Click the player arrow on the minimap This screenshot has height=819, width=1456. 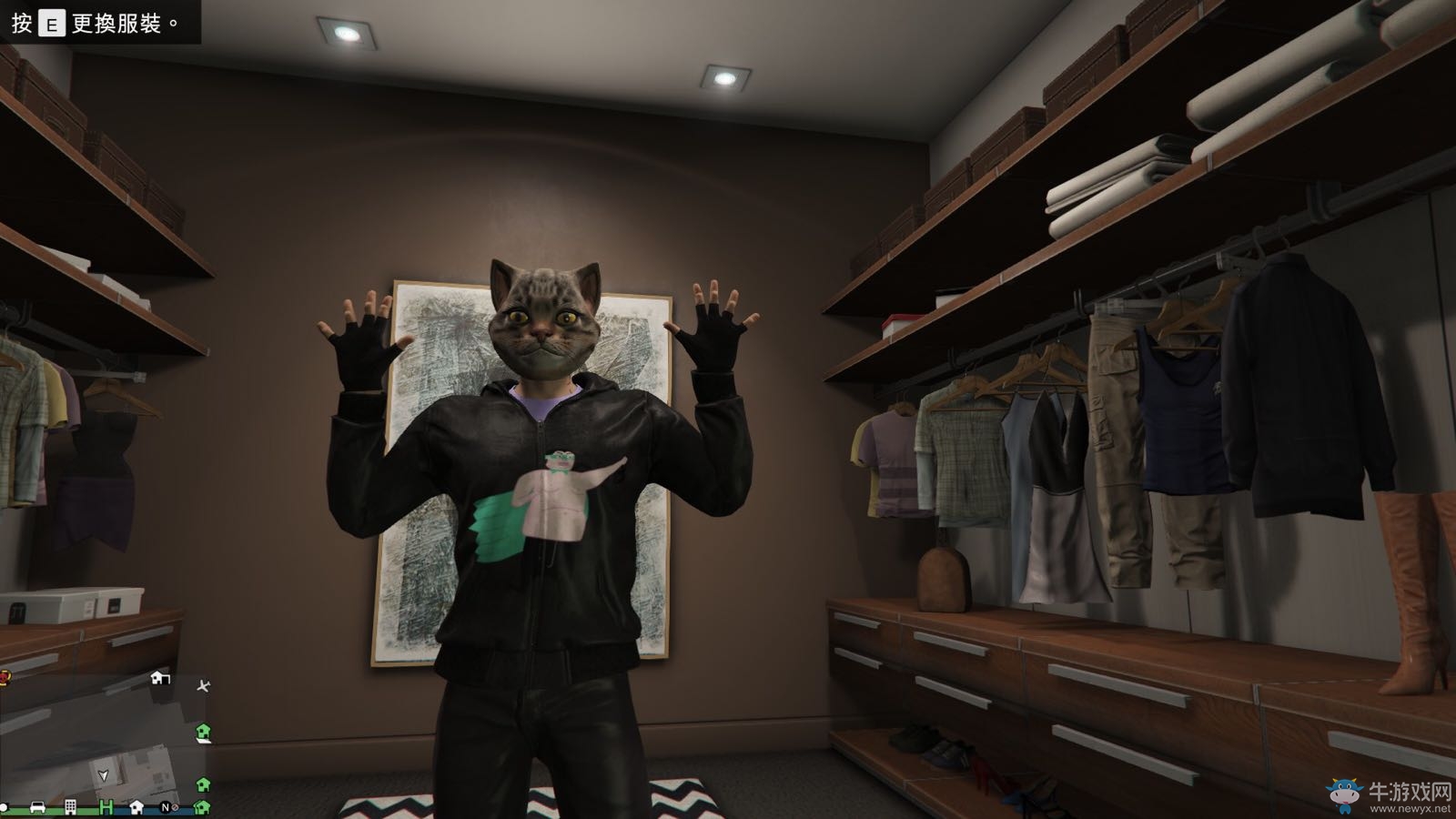pos(103,775)
